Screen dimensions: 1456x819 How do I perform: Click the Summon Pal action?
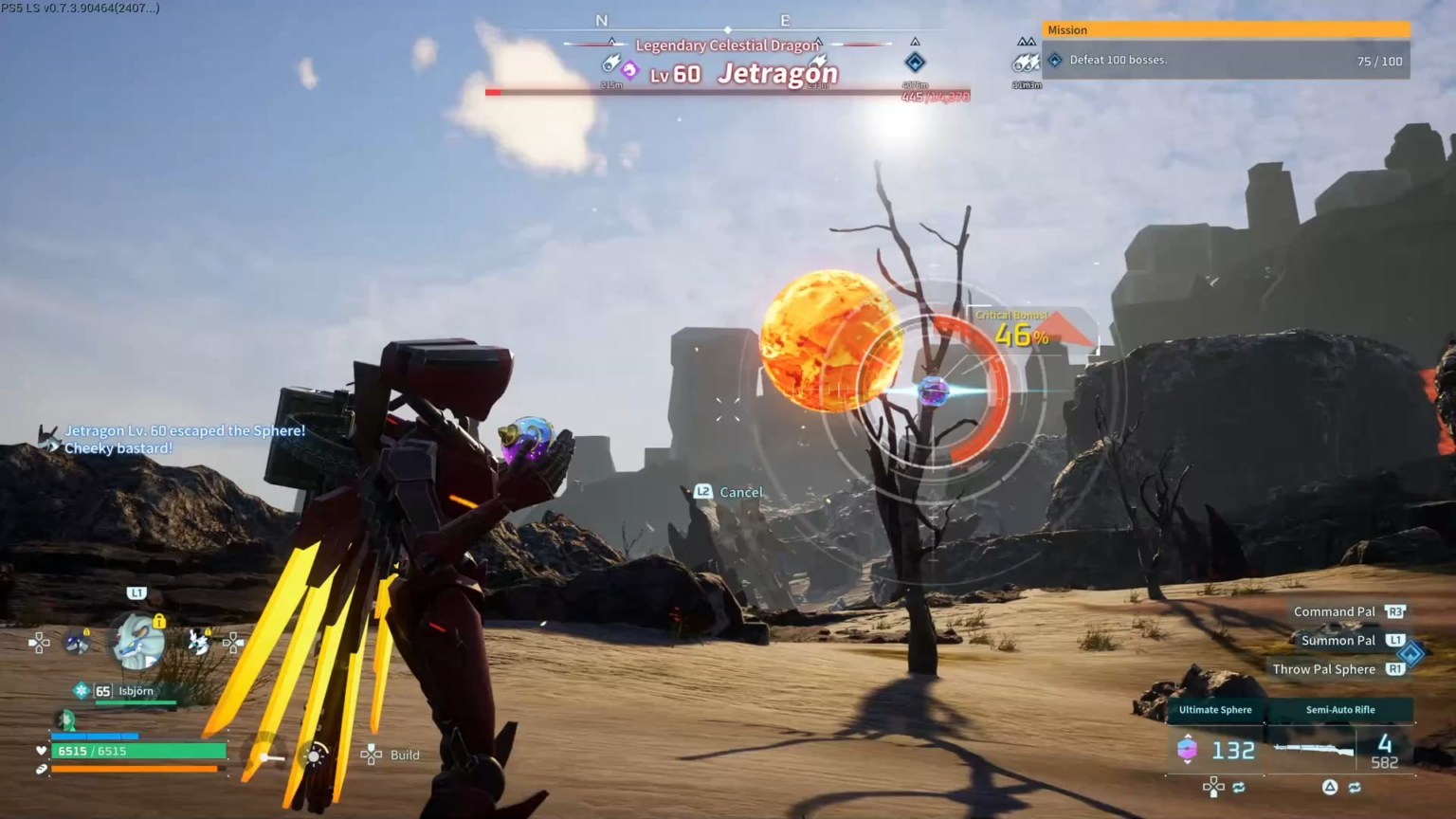pyautogui.click(x=1338, y=641)
